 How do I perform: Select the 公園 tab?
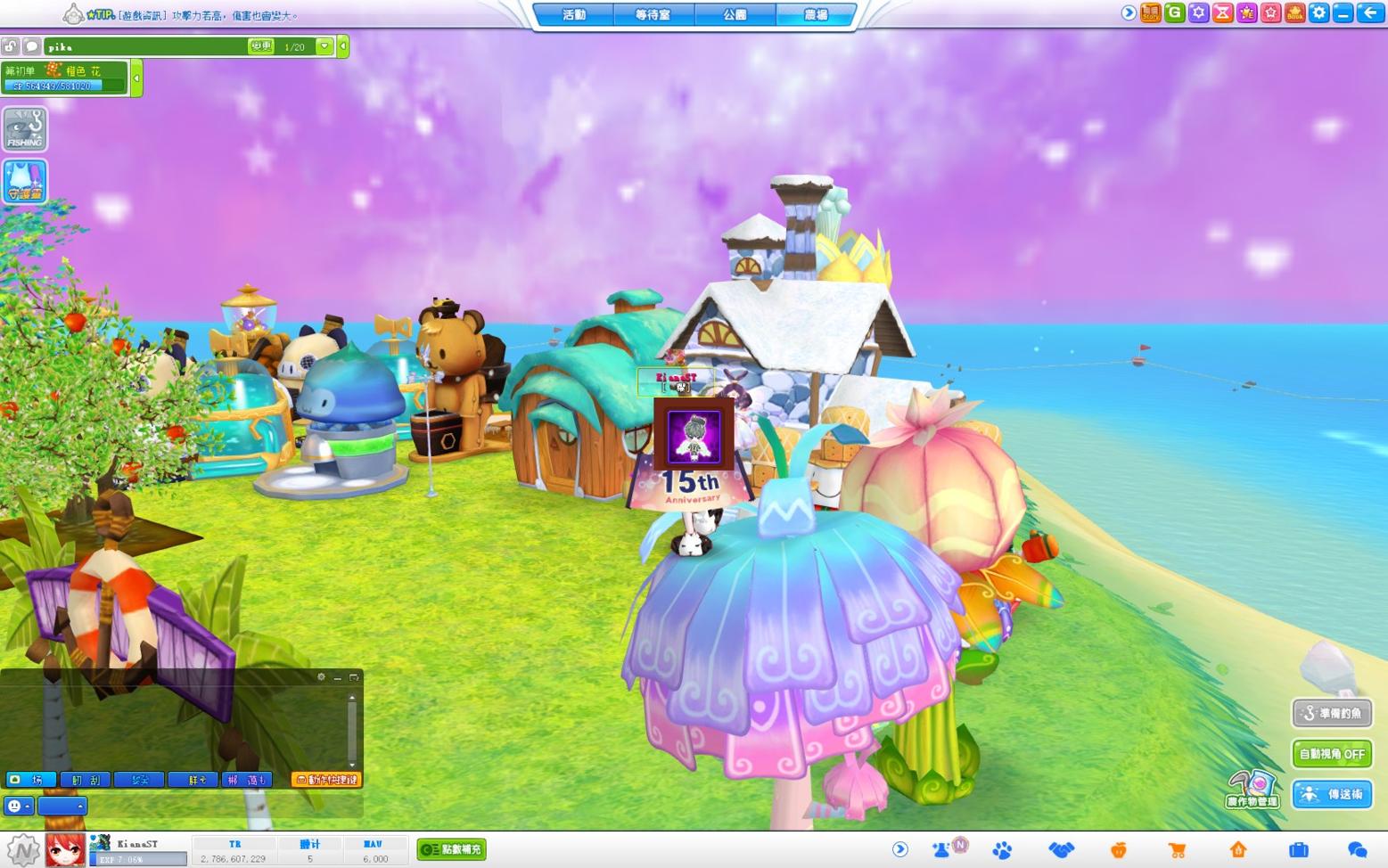click(x=735, y=15)
